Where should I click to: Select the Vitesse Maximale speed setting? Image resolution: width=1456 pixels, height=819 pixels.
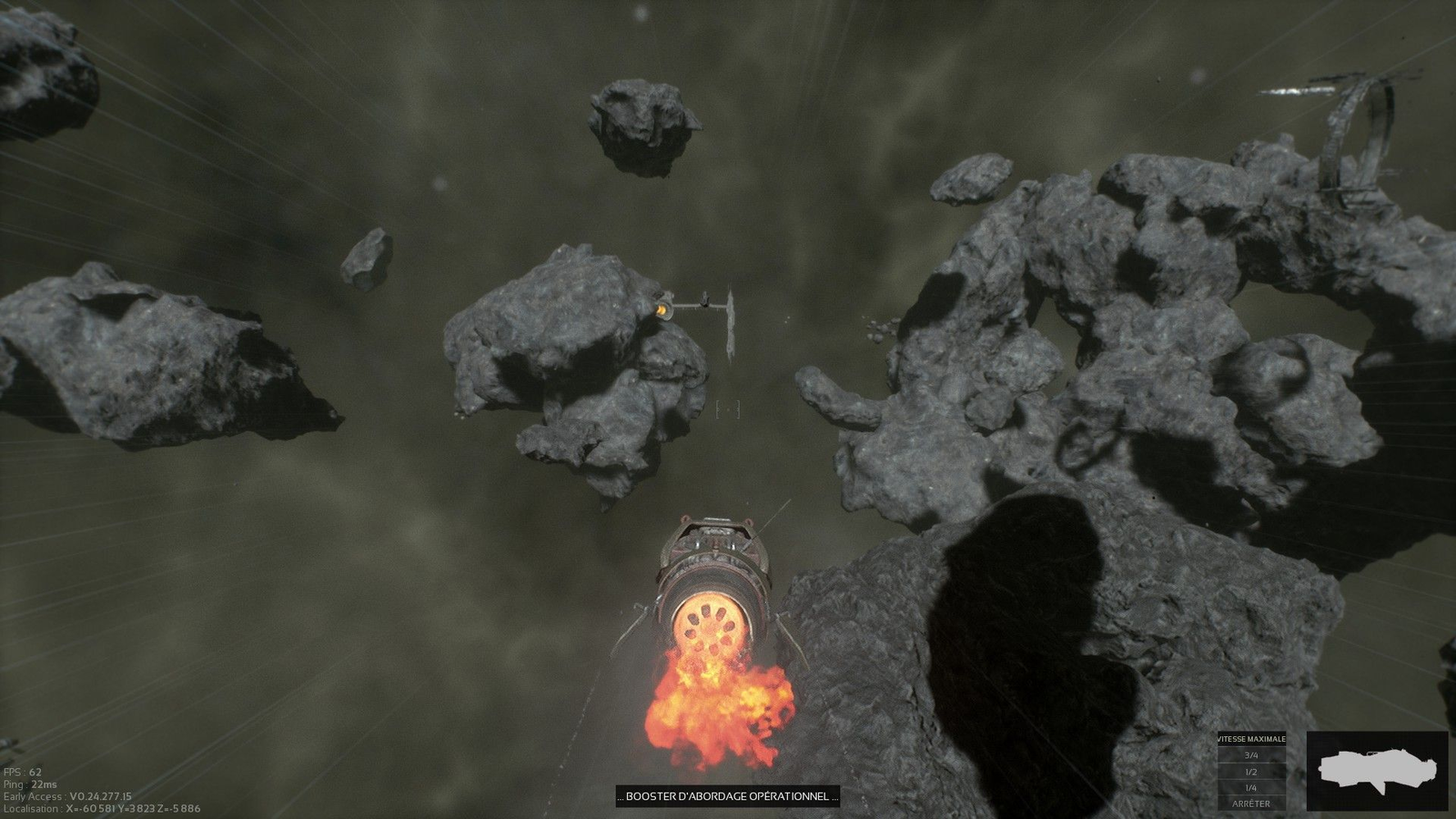tap(1251, 739)
